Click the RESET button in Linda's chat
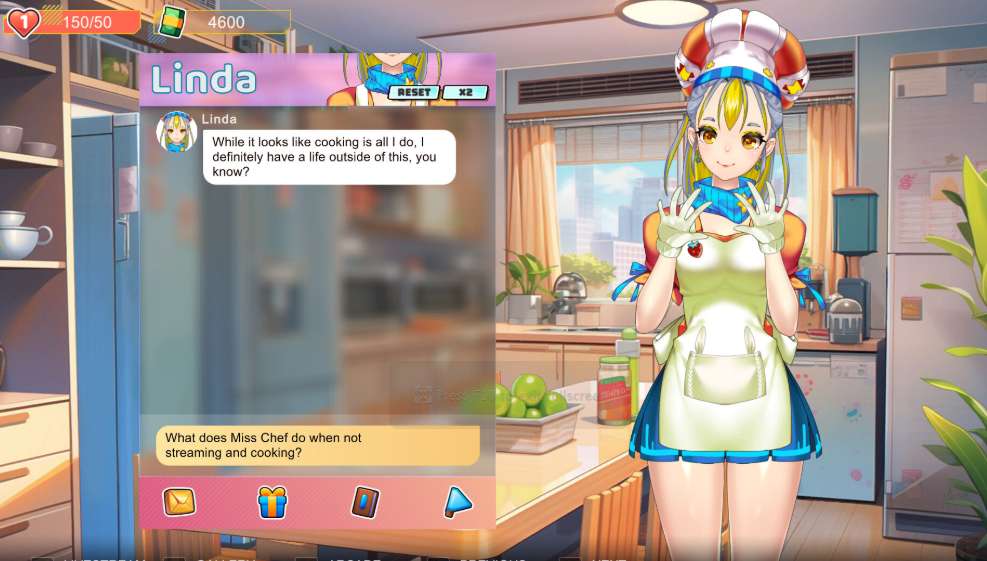This screenshot has width=987, height=561. [x=414, y=93]
